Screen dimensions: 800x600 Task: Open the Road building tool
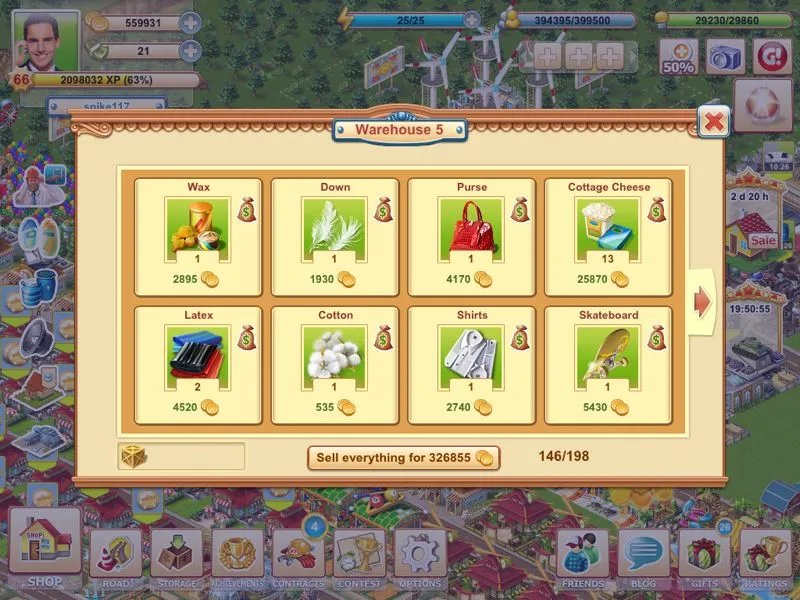(x=115, y=556)
